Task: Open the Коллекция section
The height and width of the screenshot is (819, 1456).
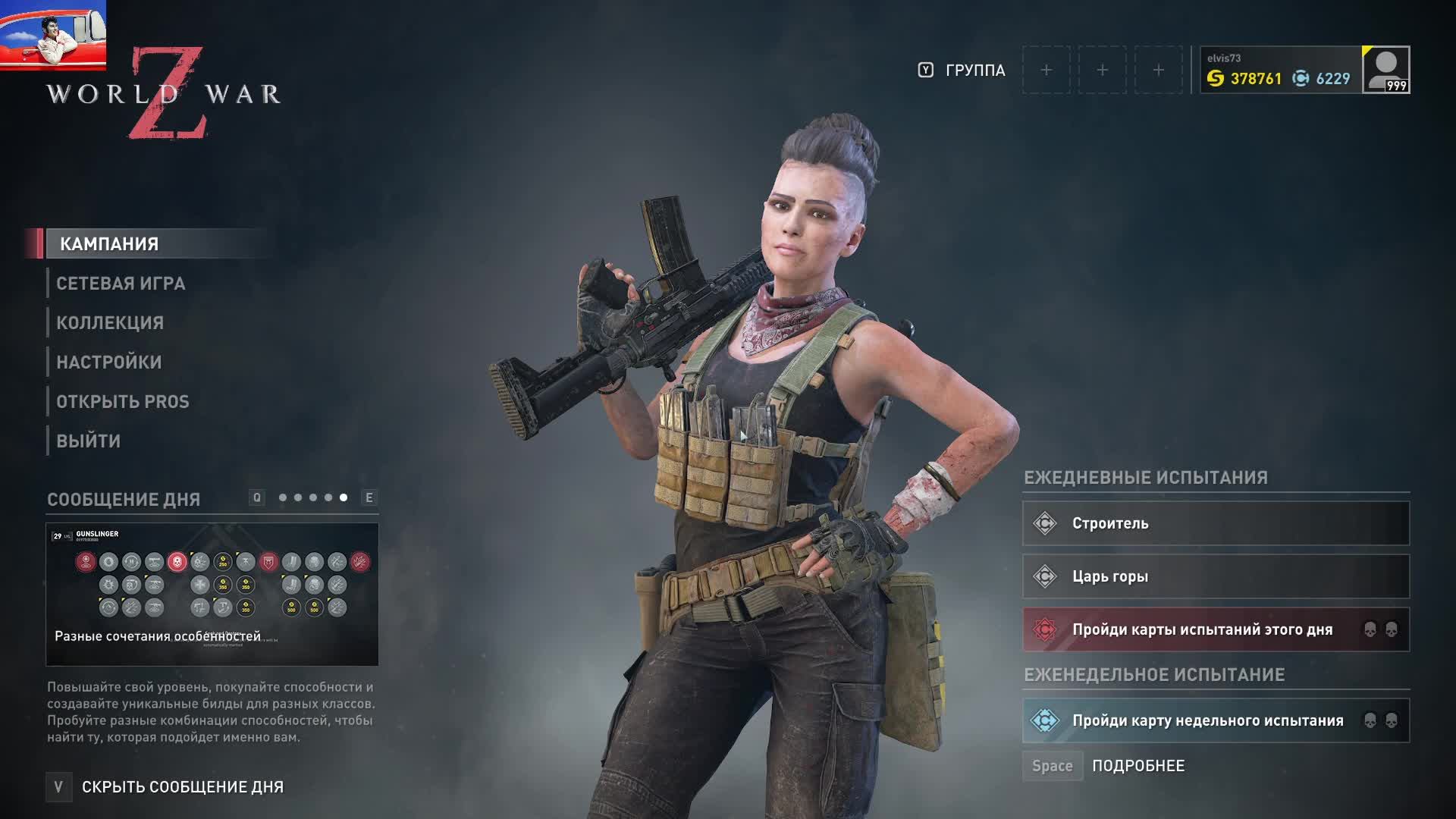Action: [110, 323]
